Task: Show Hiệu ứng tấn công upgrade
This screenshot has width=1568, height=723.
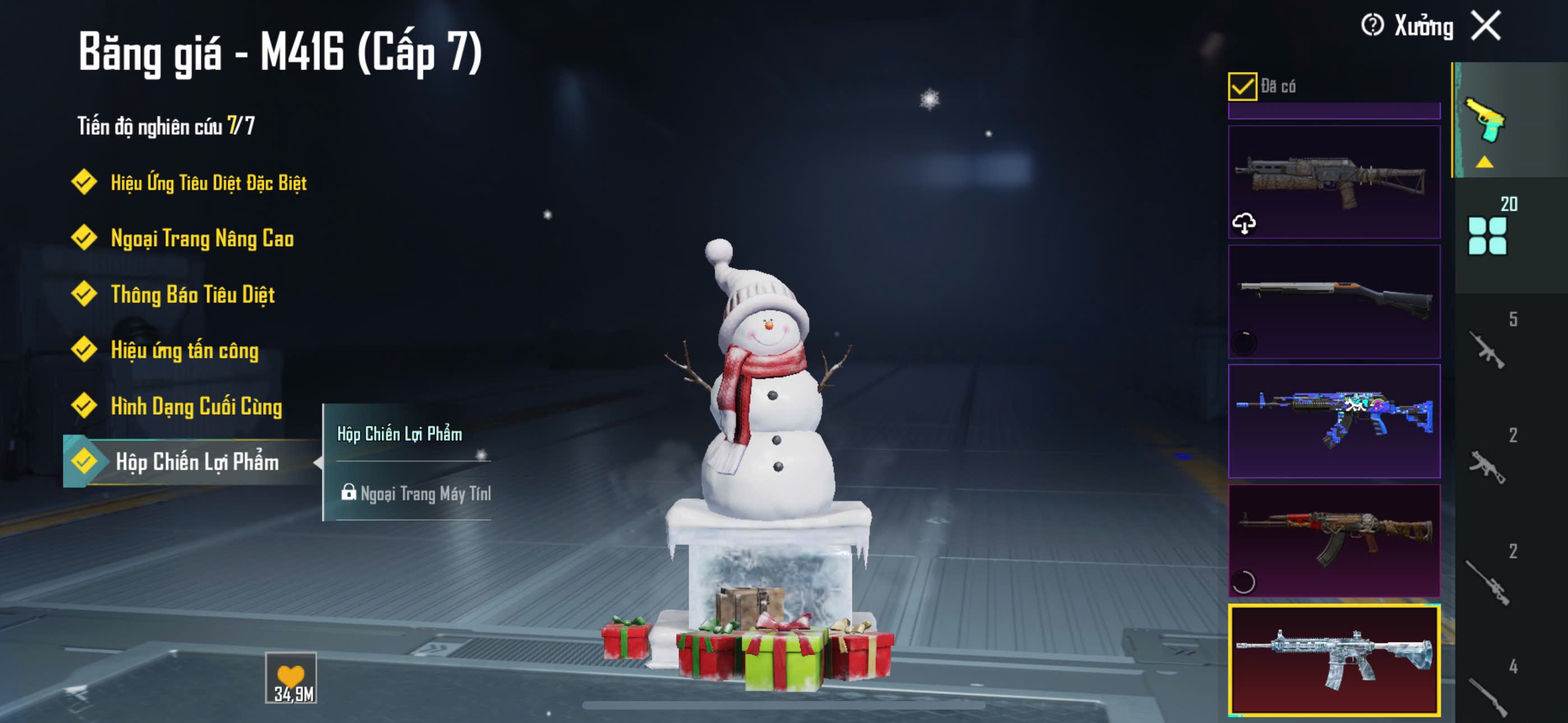Action: click(184, 350)
